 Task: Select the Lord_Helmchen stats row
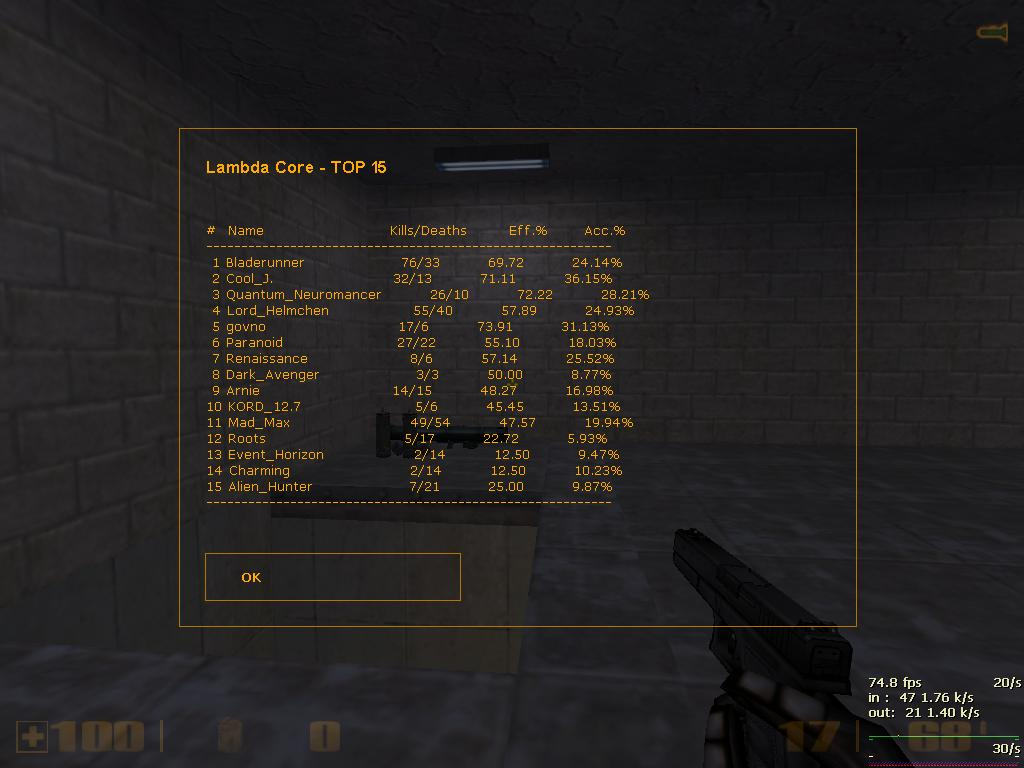pos(277,311)
